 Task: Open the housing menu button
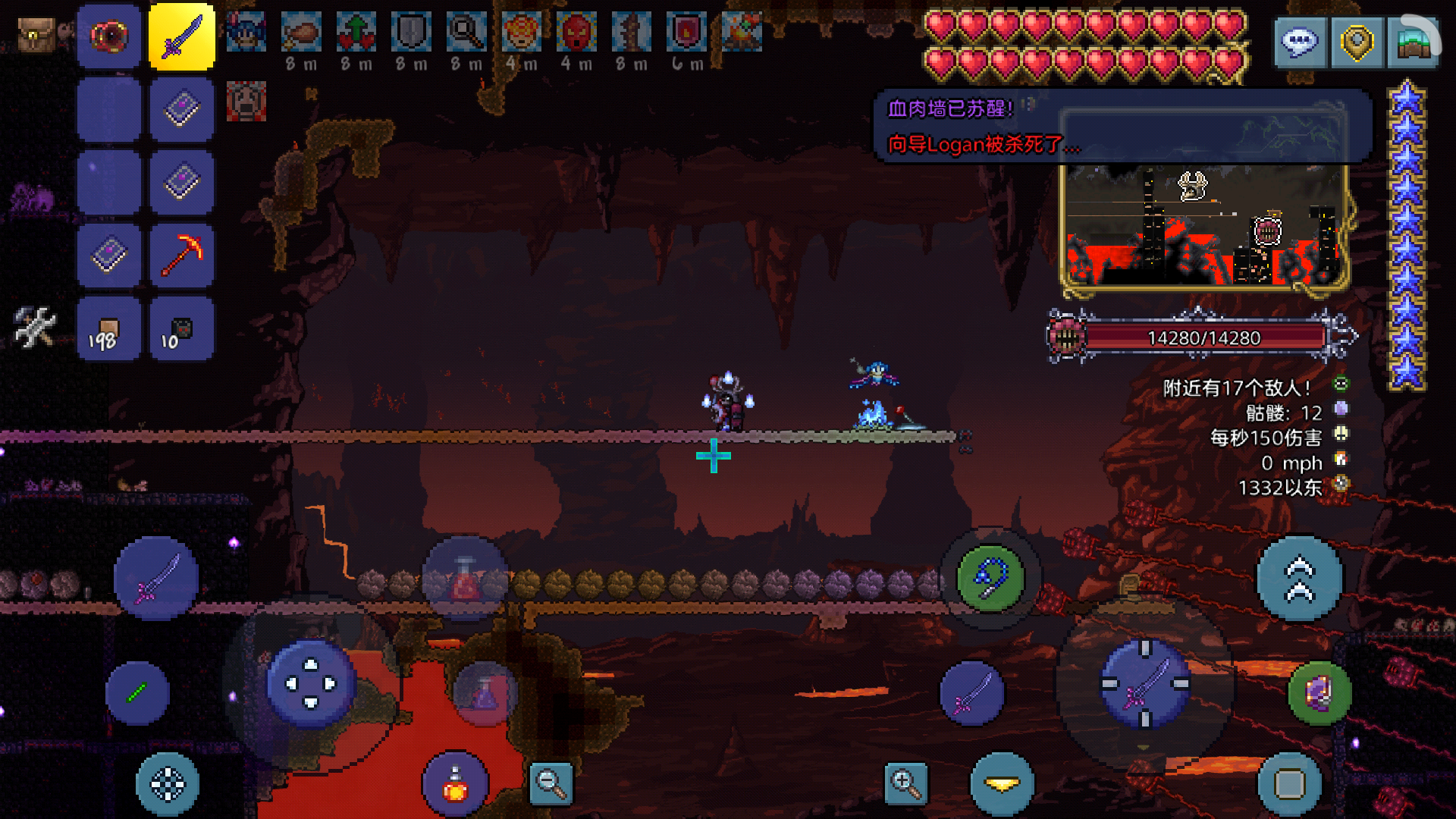point(1414,42)
